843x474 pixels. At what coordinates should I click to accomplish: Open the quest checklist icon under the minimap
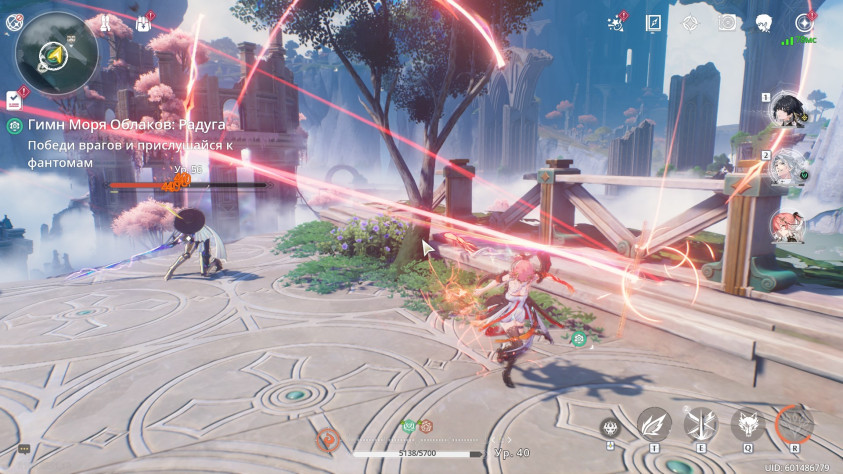(x=14, y=98)
